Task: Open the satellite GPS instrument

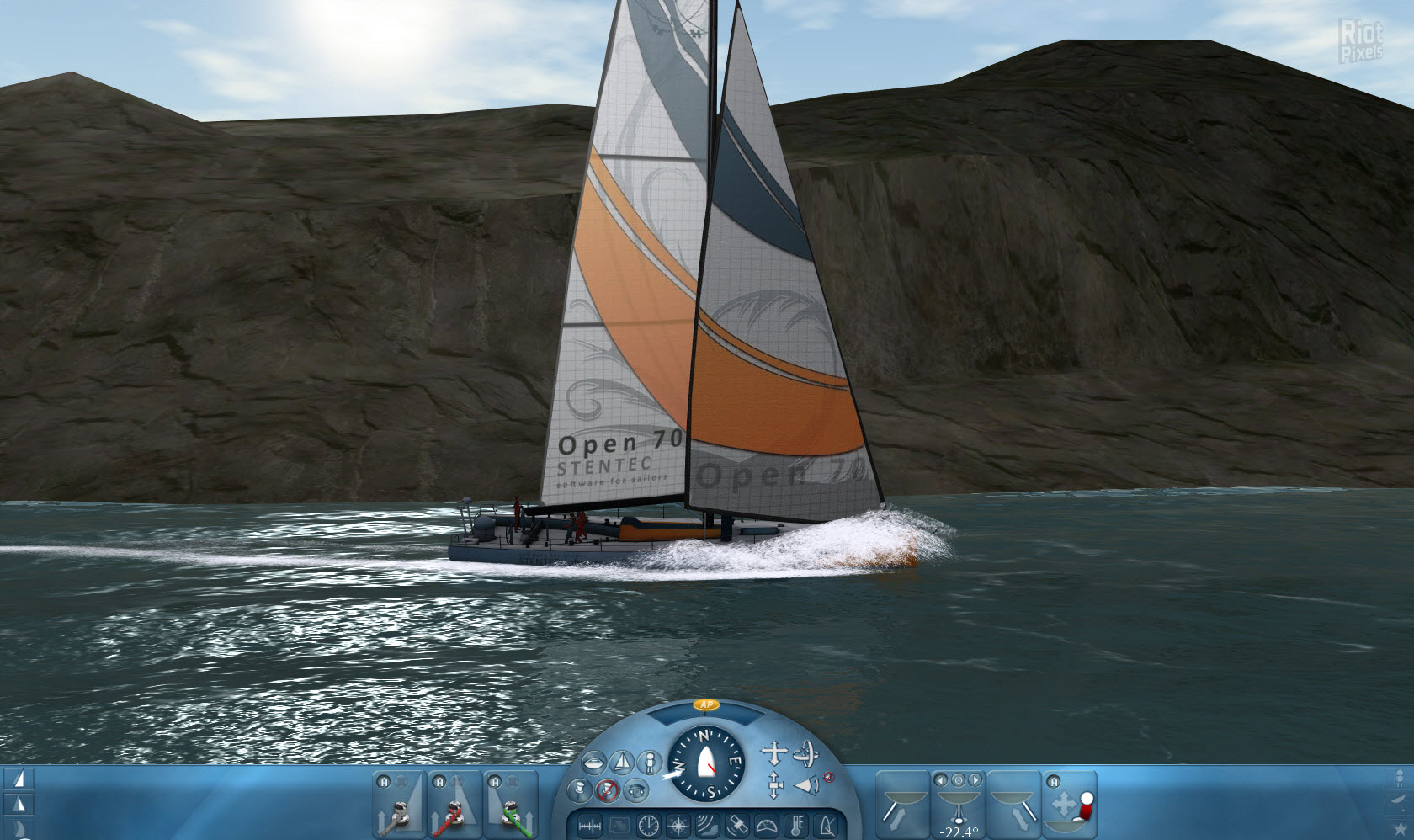Action: click(736, 826)
